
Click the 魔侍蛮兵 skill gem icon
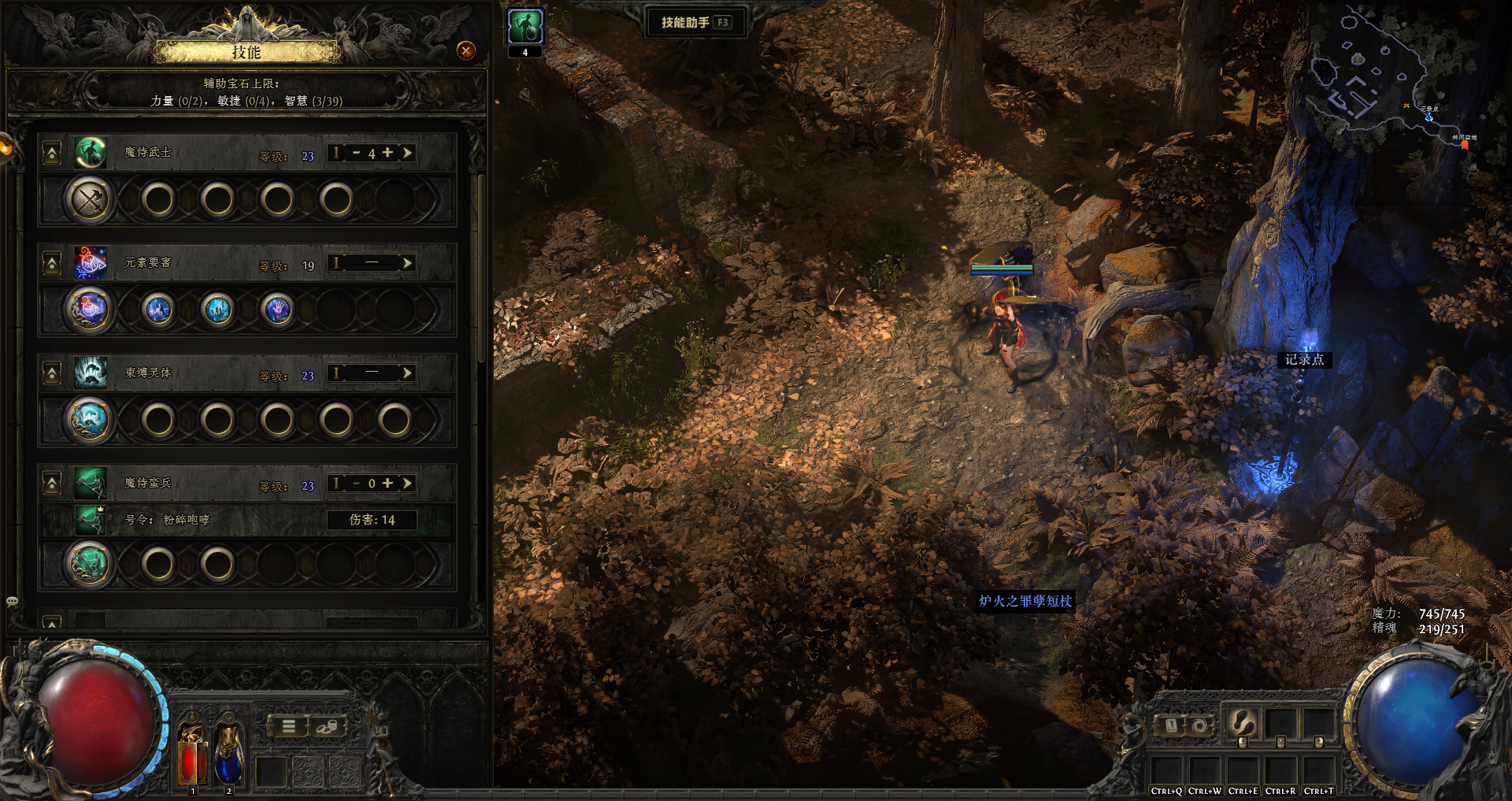coord(91,484)
